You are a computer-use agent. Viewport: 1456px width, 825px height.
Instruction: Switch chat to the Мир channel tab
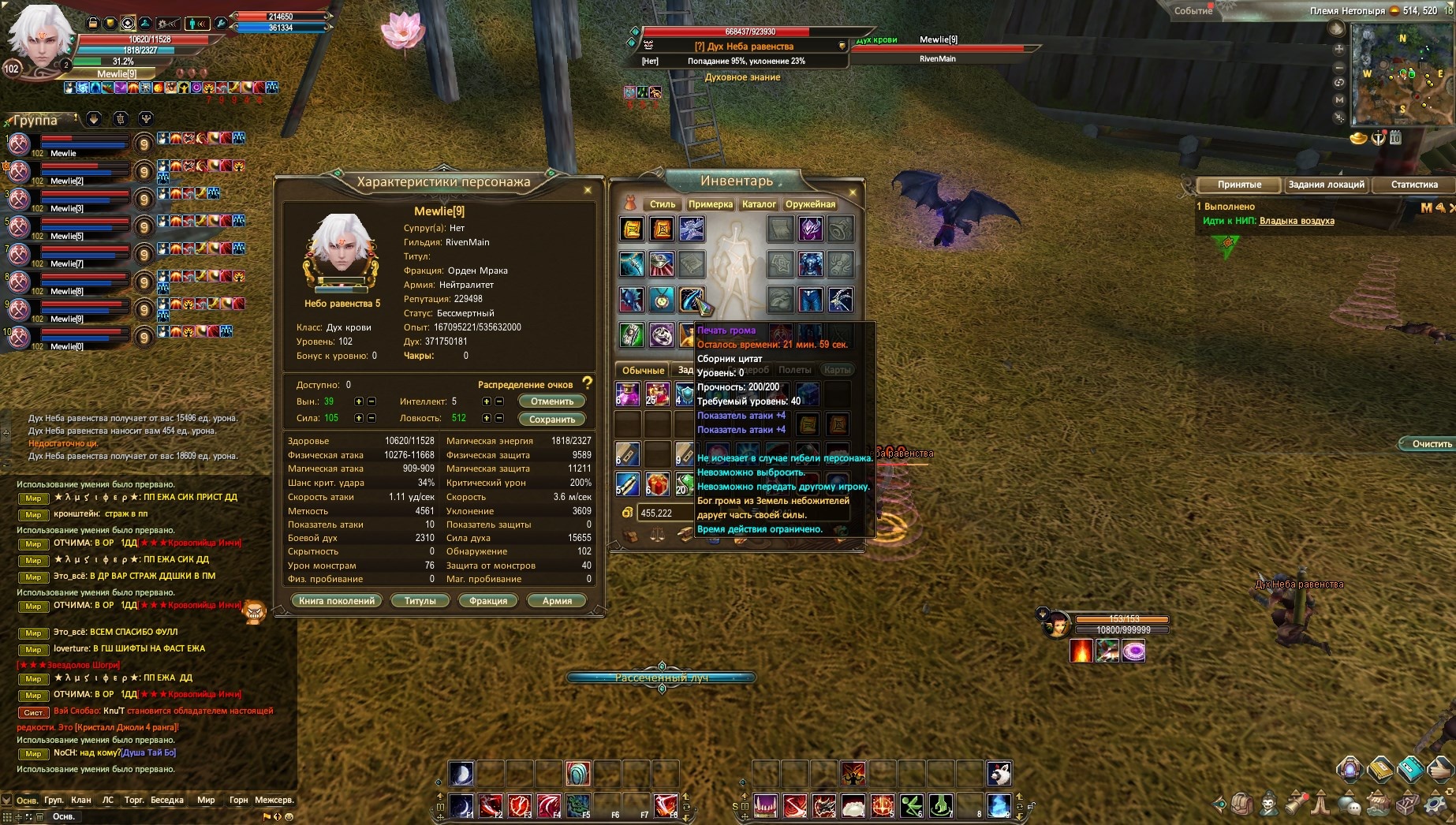coord(206,800)
